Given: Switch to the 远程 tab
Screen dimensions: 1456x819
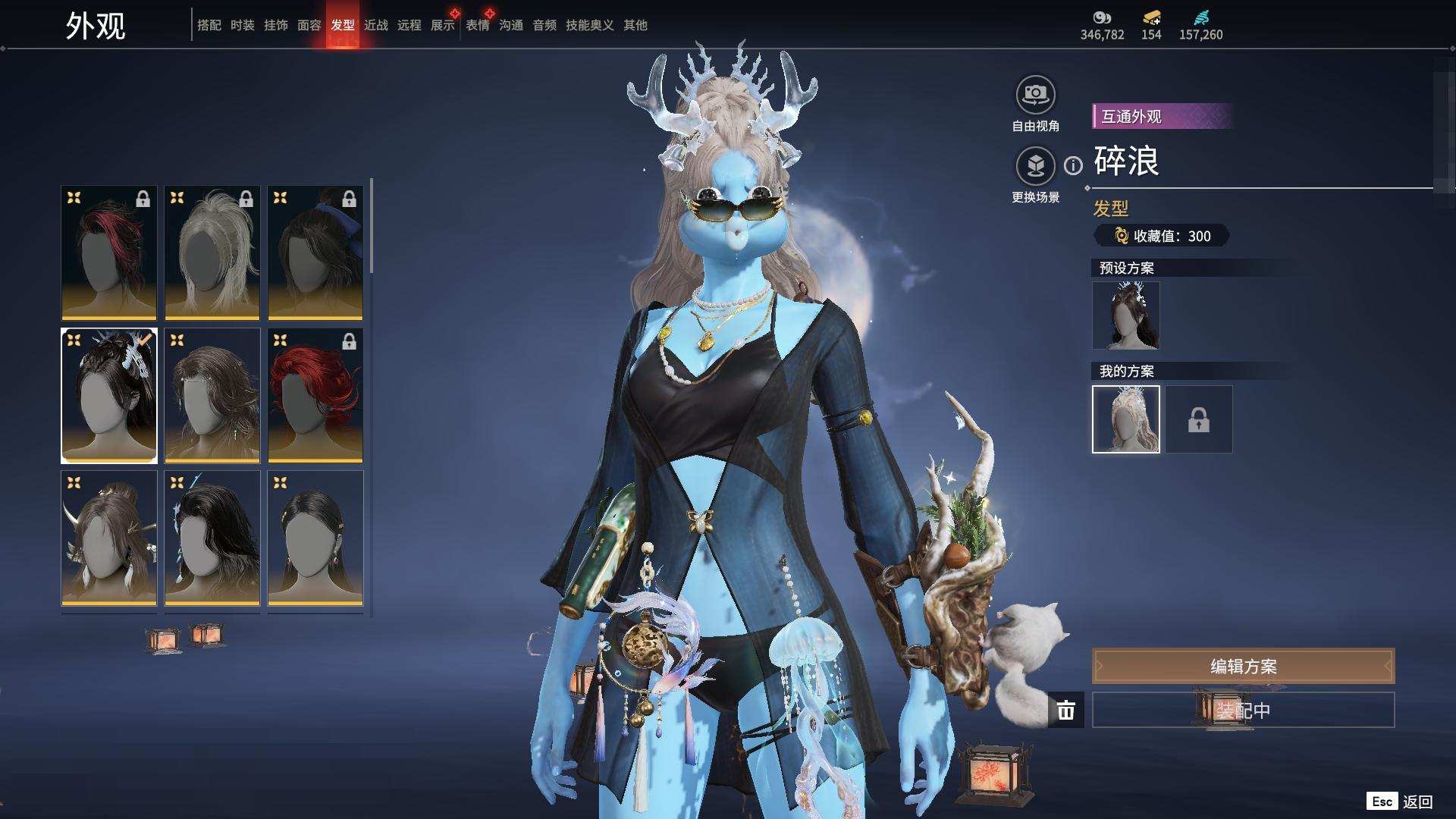Looking at the screenshot, I should pyautogui.click(x=409, y=25).
